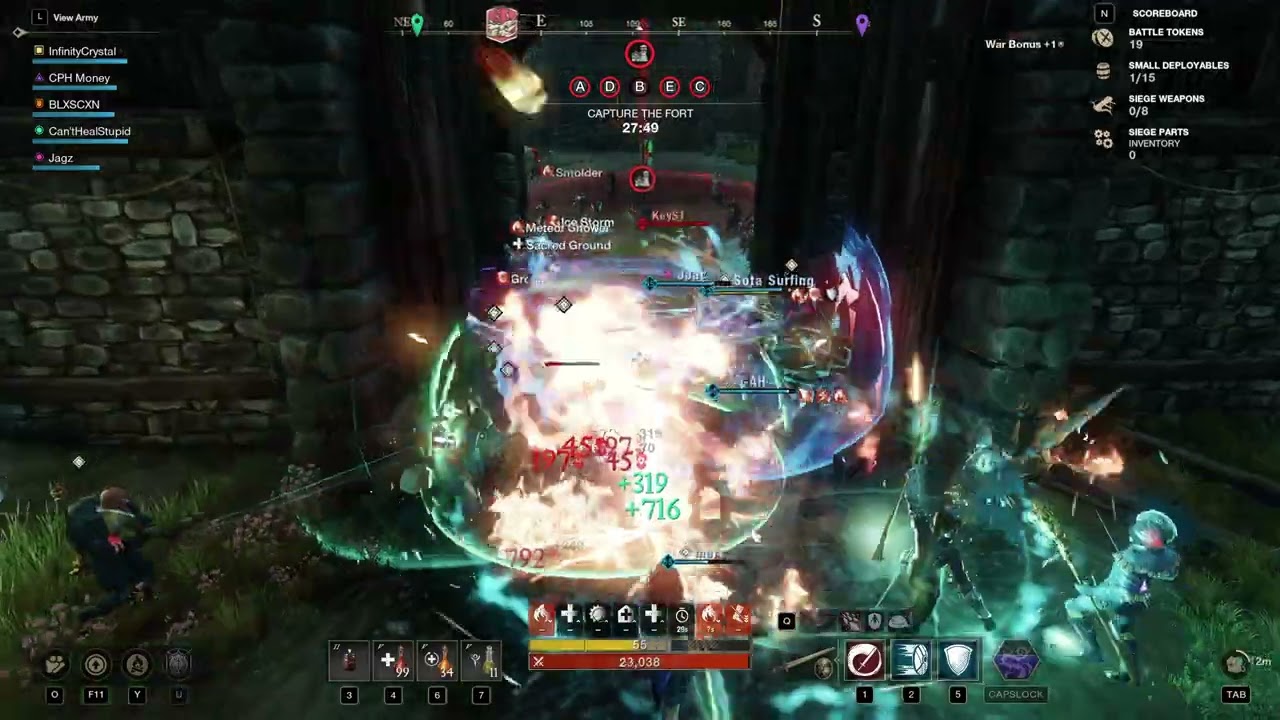Activate the red slash ability icon
1280x720 pixels.
[864, 660]
